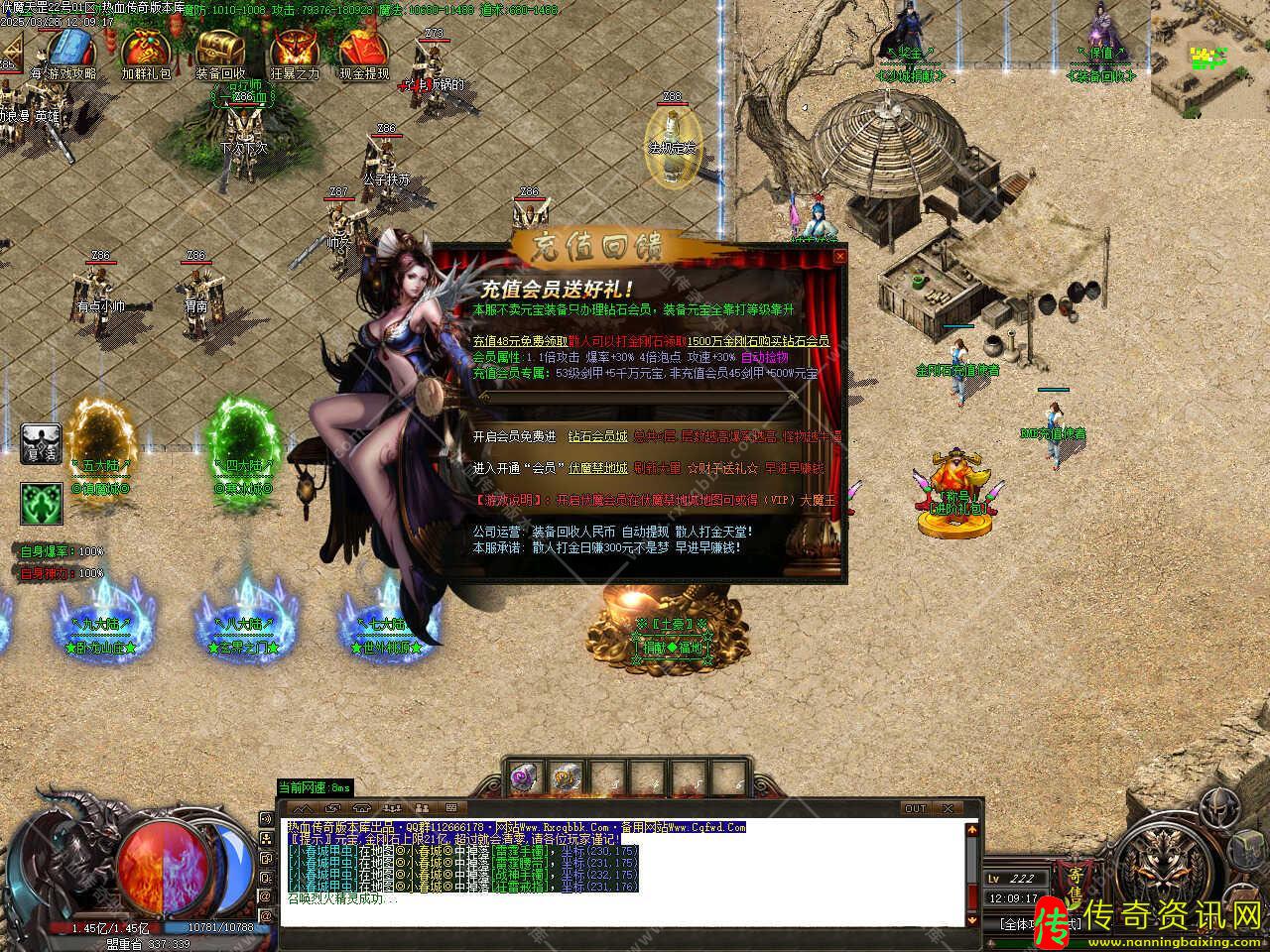
Task: Open the 装备回收 treasure chest icon
Action: coord(219,50)
